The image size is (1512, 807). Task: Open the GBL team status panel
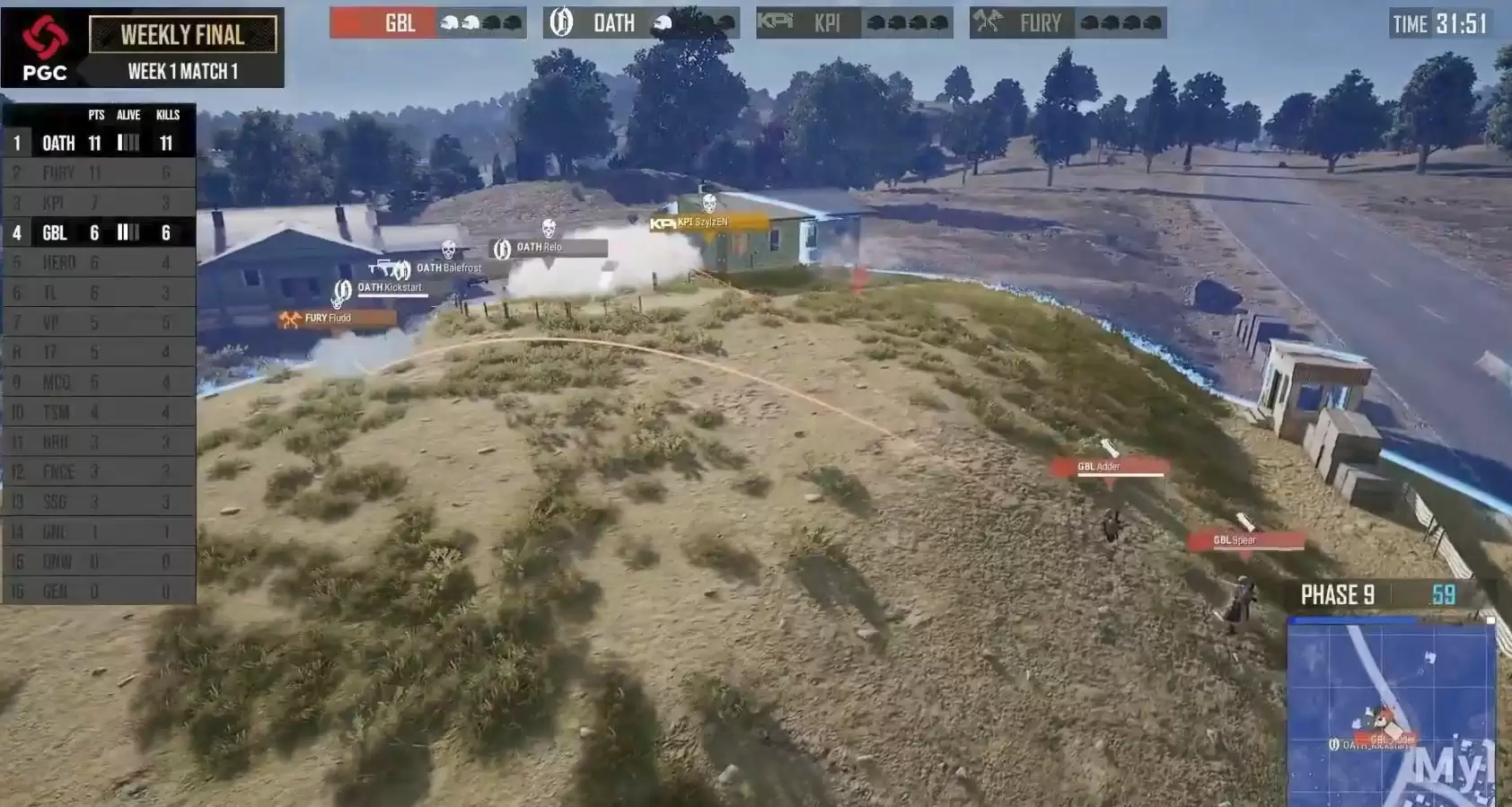(x=427, y=22)
